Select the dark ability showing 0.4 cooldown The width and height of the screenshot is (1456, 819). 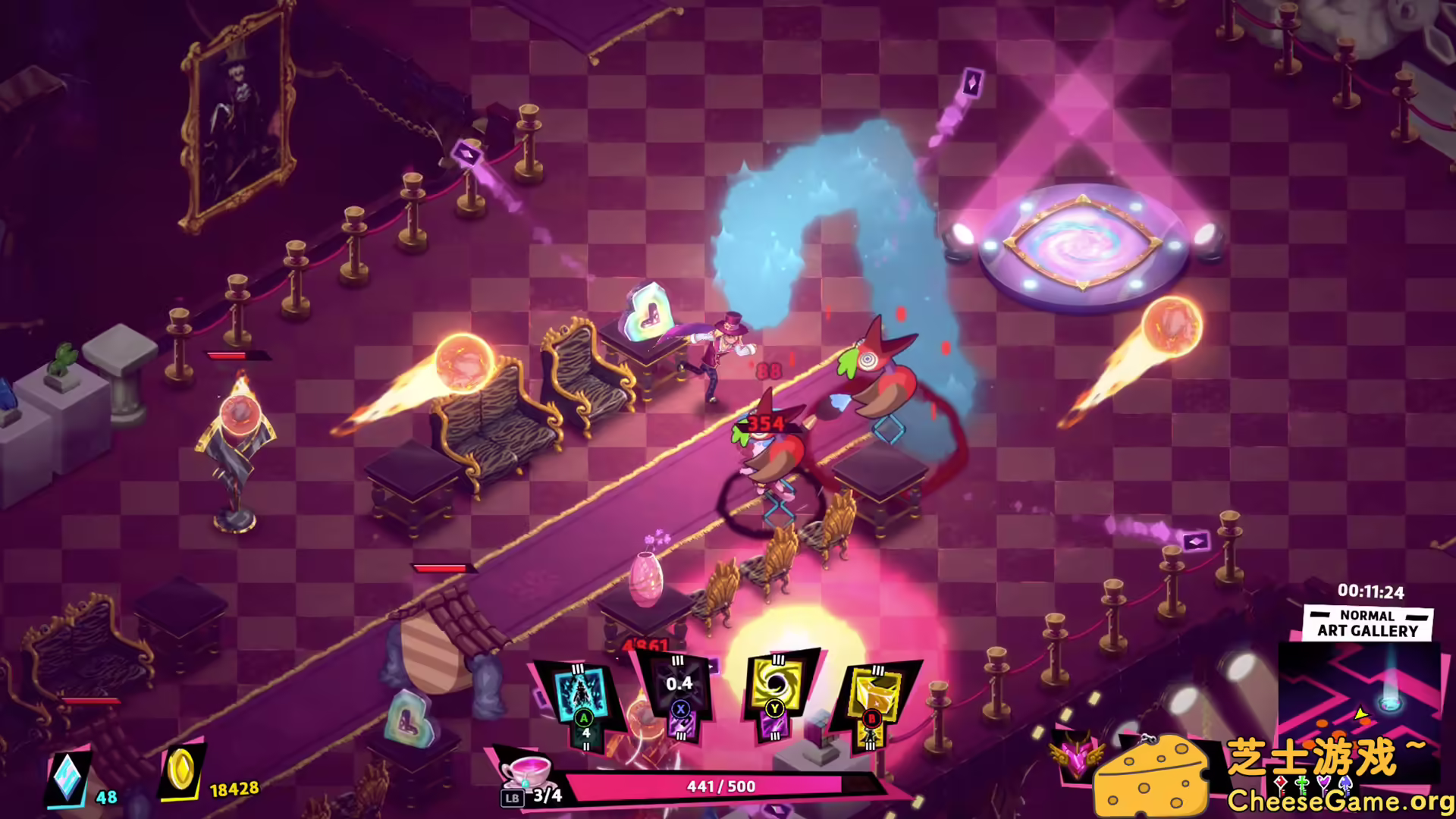pyautogui.click(x=679, y=690)
